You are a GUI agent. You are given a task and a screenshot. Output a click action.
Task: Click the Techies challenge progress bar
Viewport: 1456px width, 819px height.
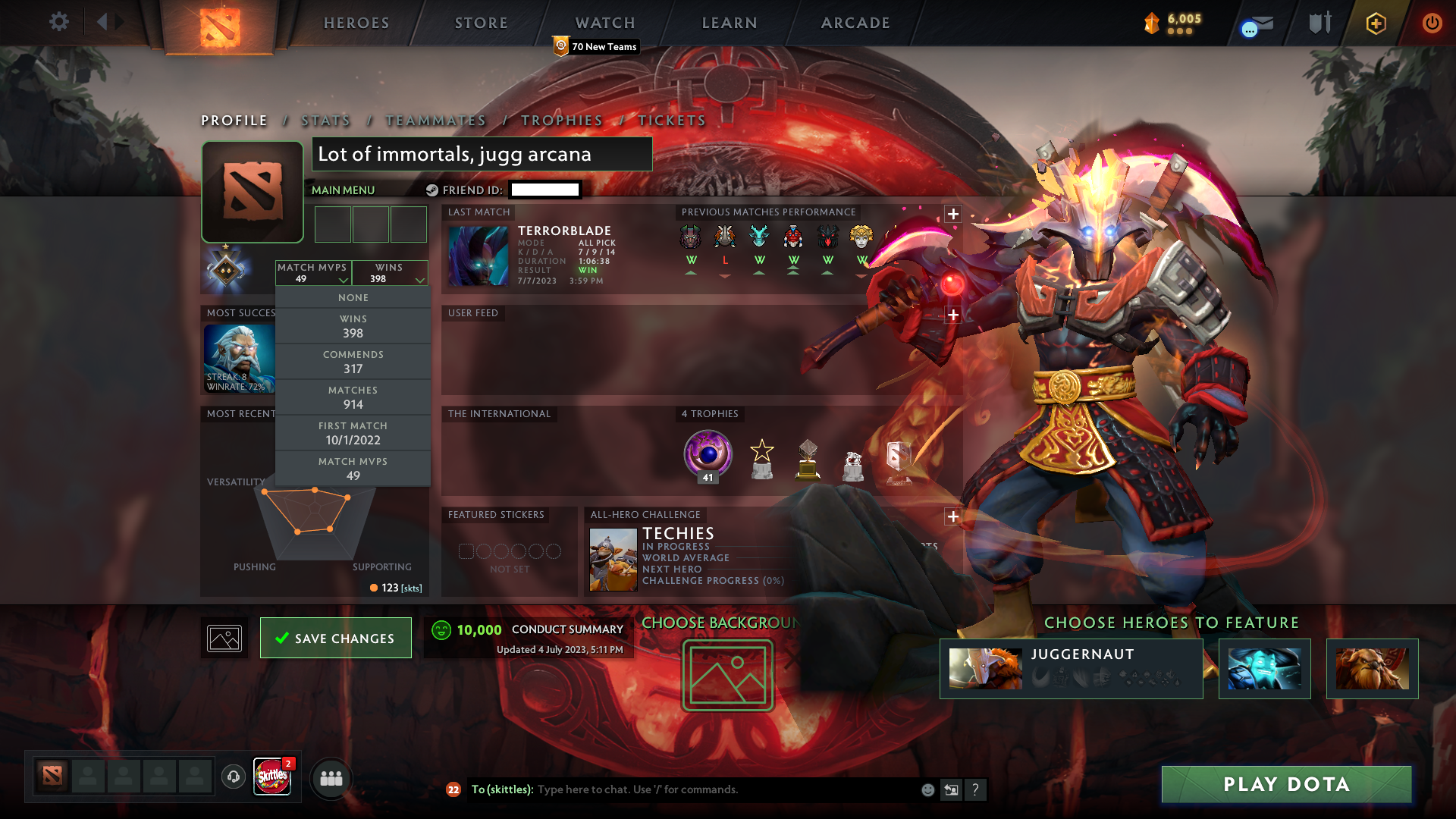click(x=713, y=582)
